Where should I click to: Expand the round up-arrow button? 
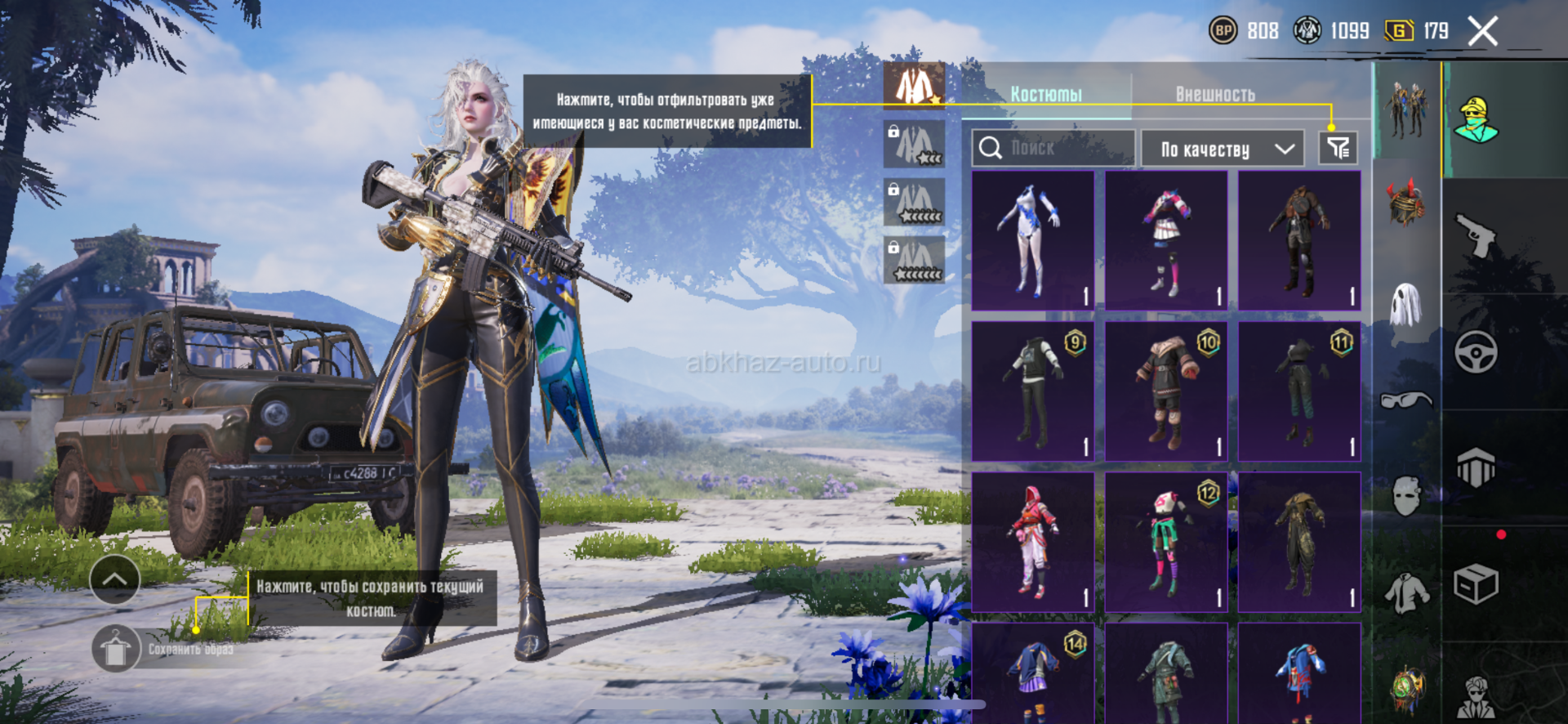[x=114, y=579]
